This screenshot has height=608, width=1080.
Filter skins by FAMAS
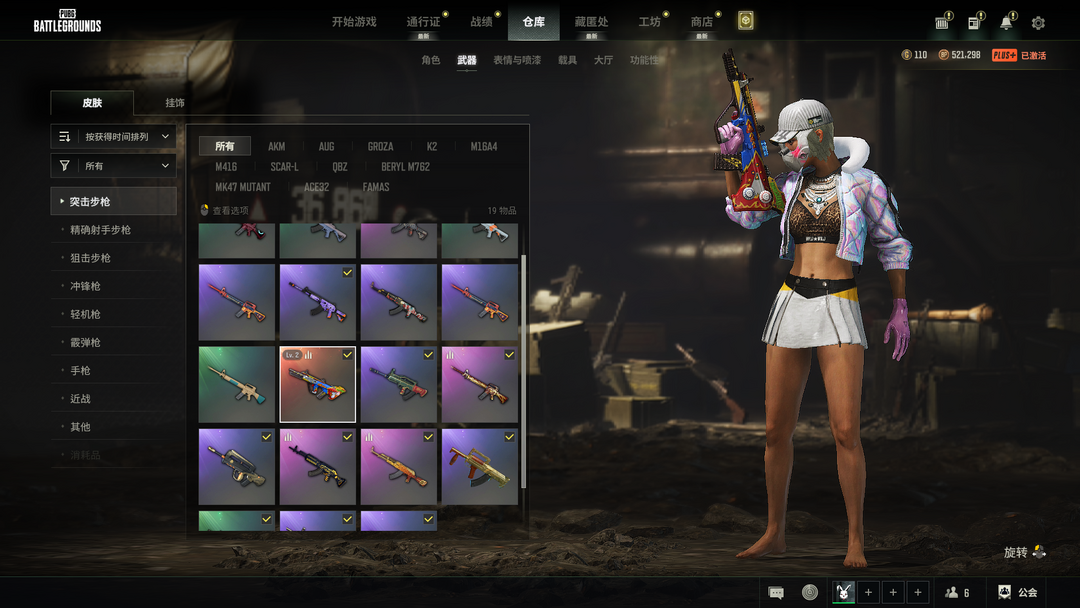(376, 187)
